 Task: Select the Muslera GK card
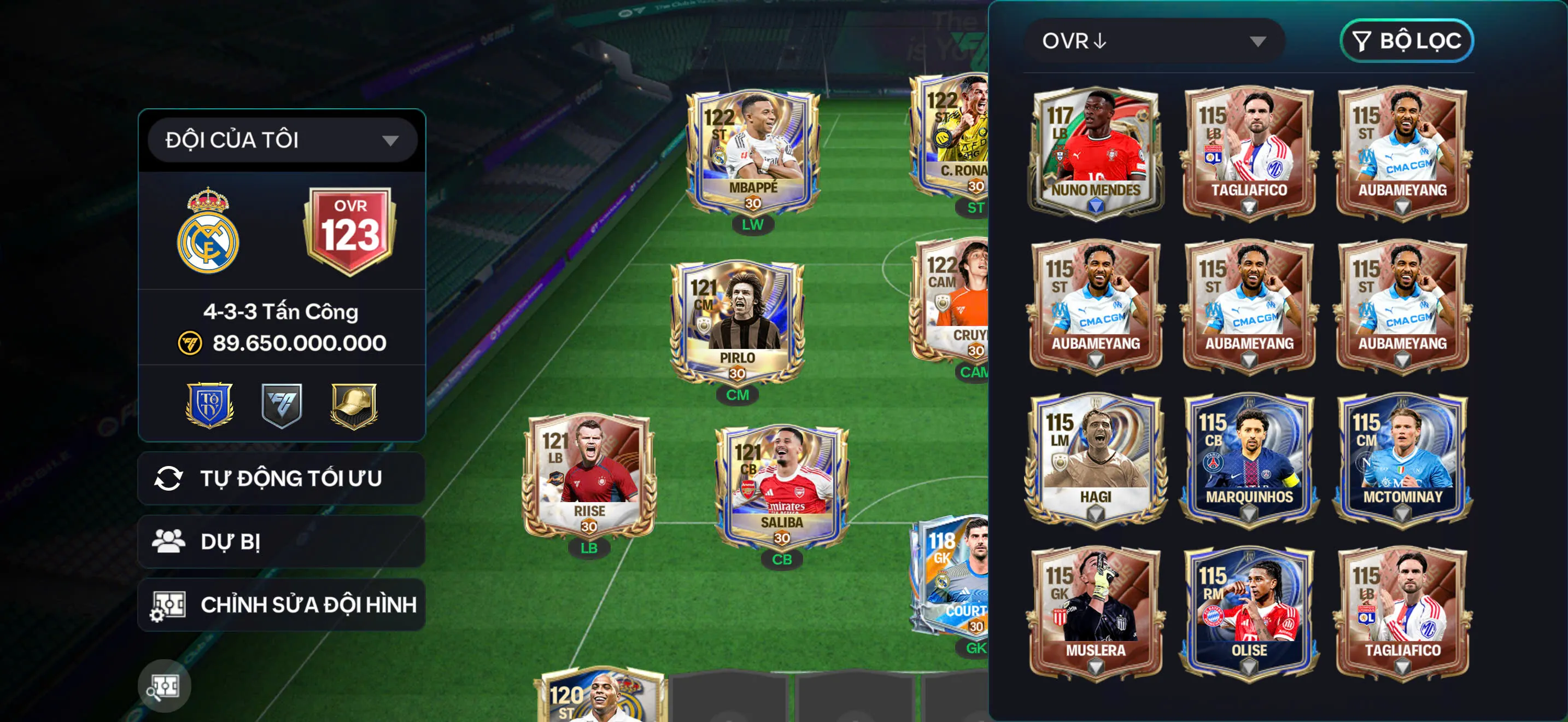click(1095, 613)
